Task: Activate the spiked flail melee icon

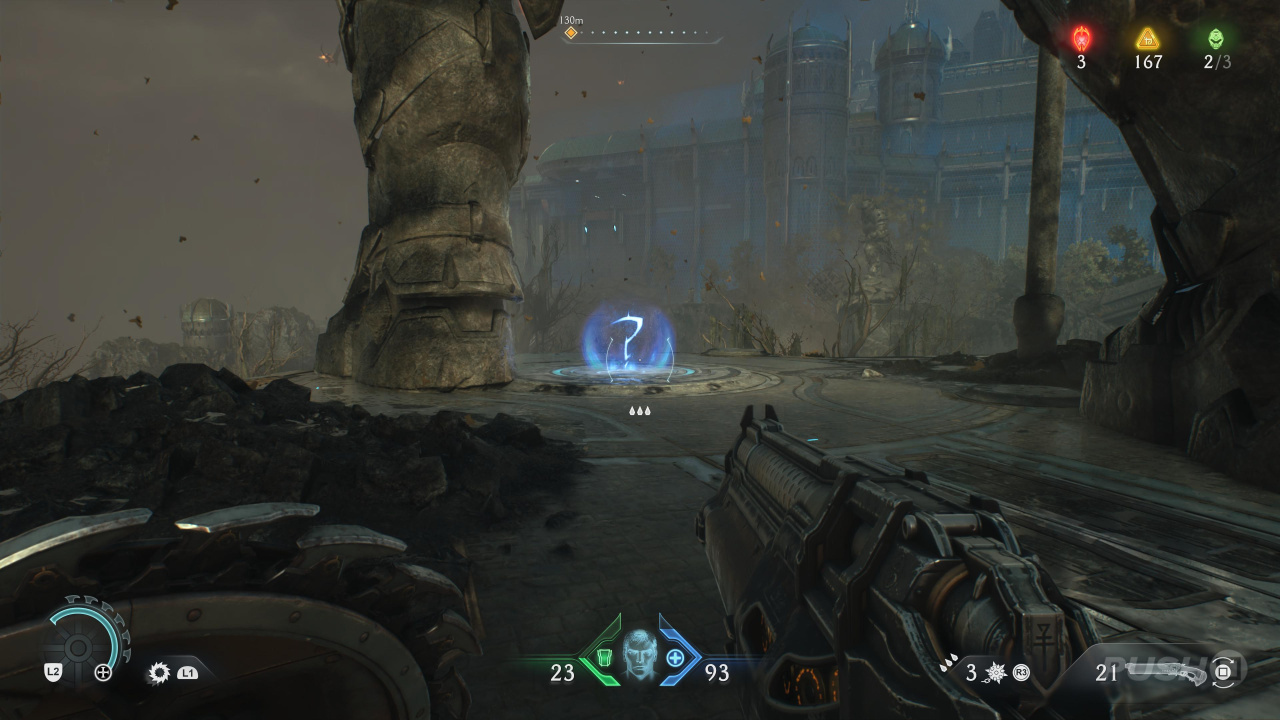Action: (996, 672)
